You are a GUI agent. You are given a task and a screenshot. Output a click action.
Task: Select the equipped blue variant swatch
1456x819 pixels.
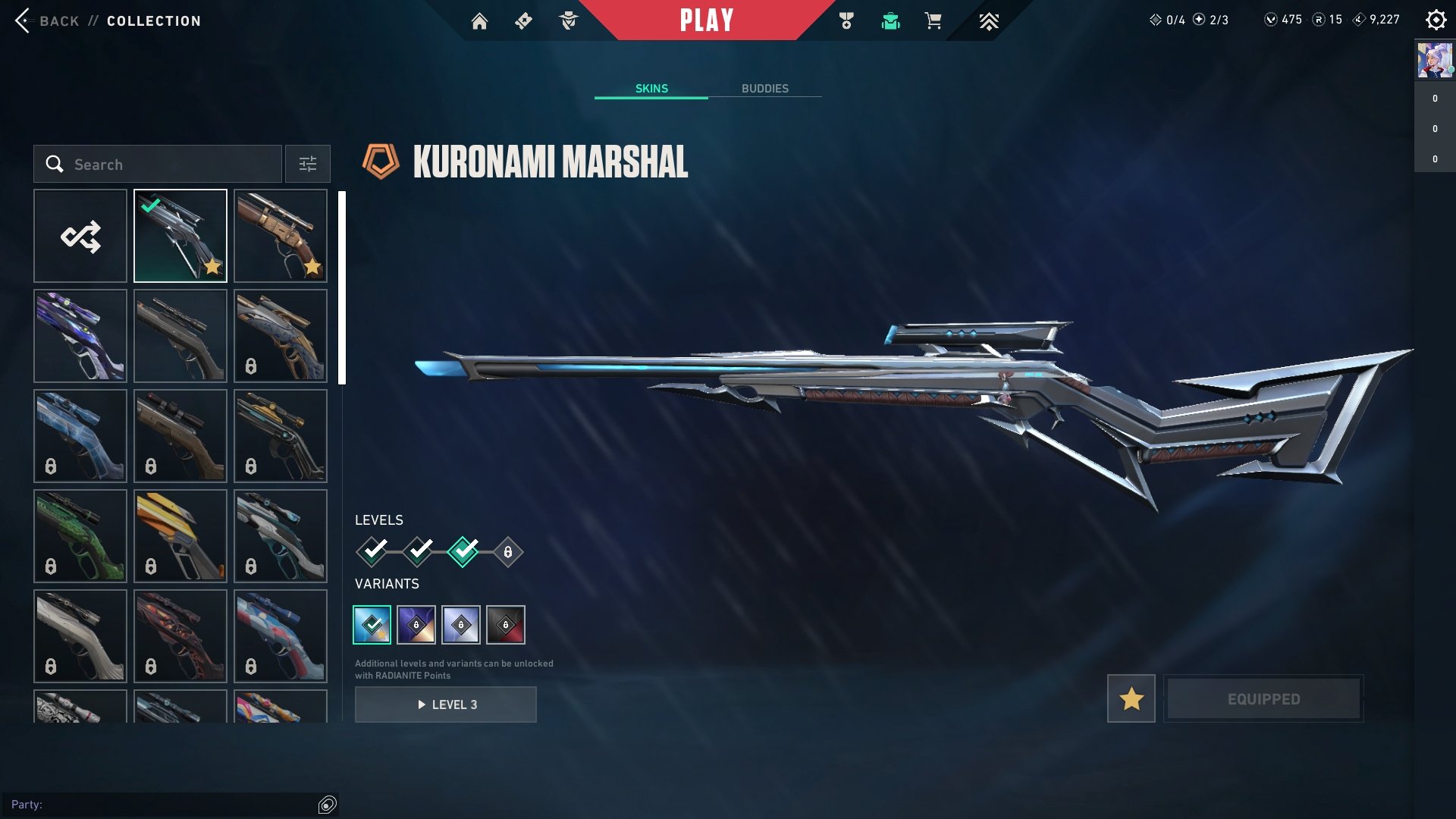372,625
